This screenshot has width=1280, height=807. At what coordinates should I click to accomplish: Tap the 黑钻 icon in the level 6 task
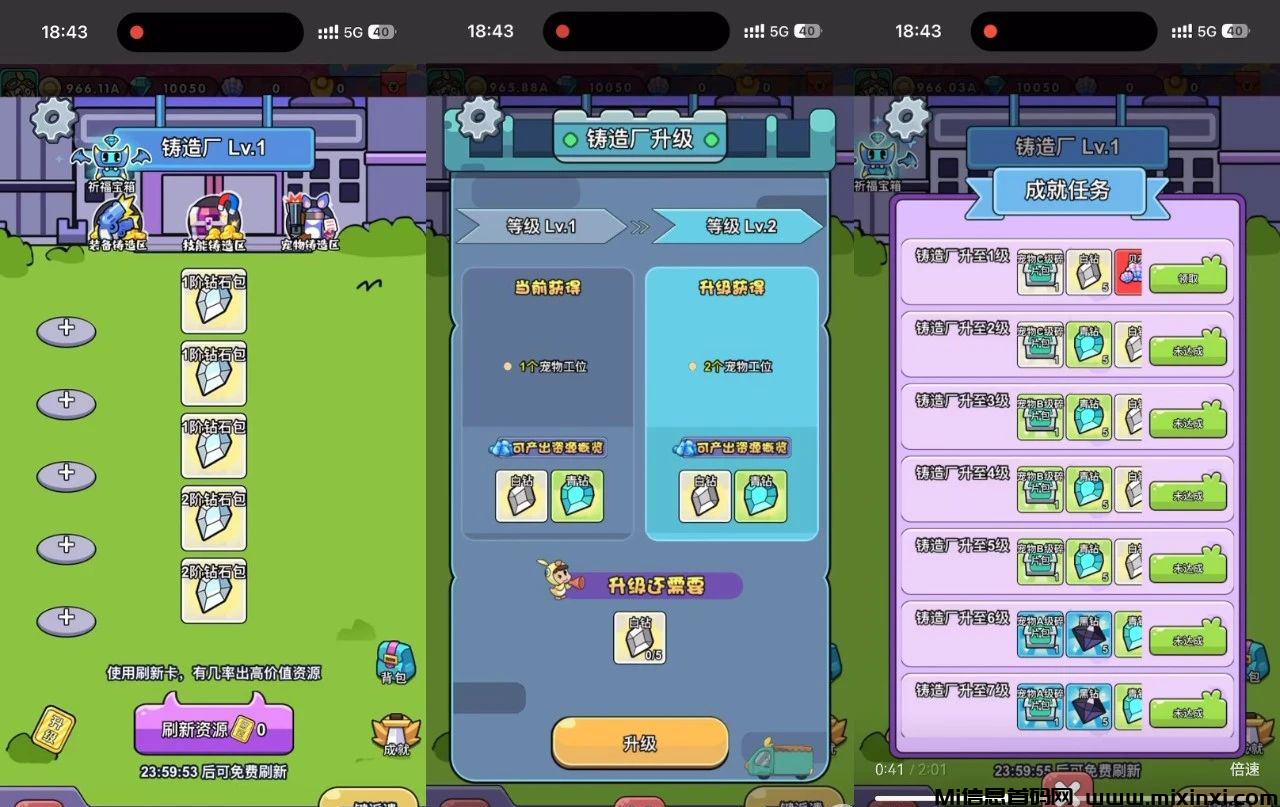tap(1088, 635)
